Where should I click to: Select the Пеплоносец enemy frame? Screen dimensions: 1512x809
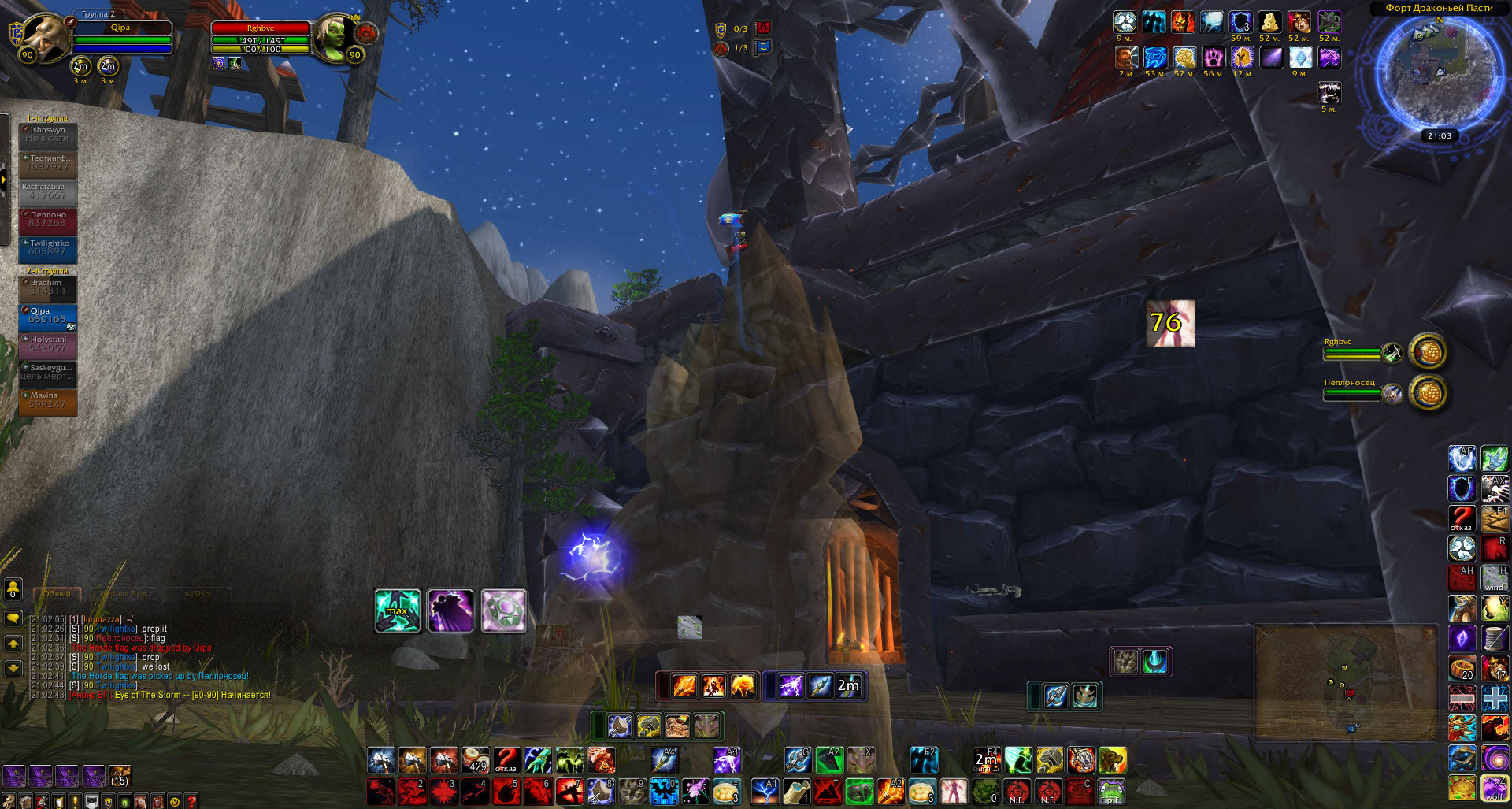[1354, 392]
